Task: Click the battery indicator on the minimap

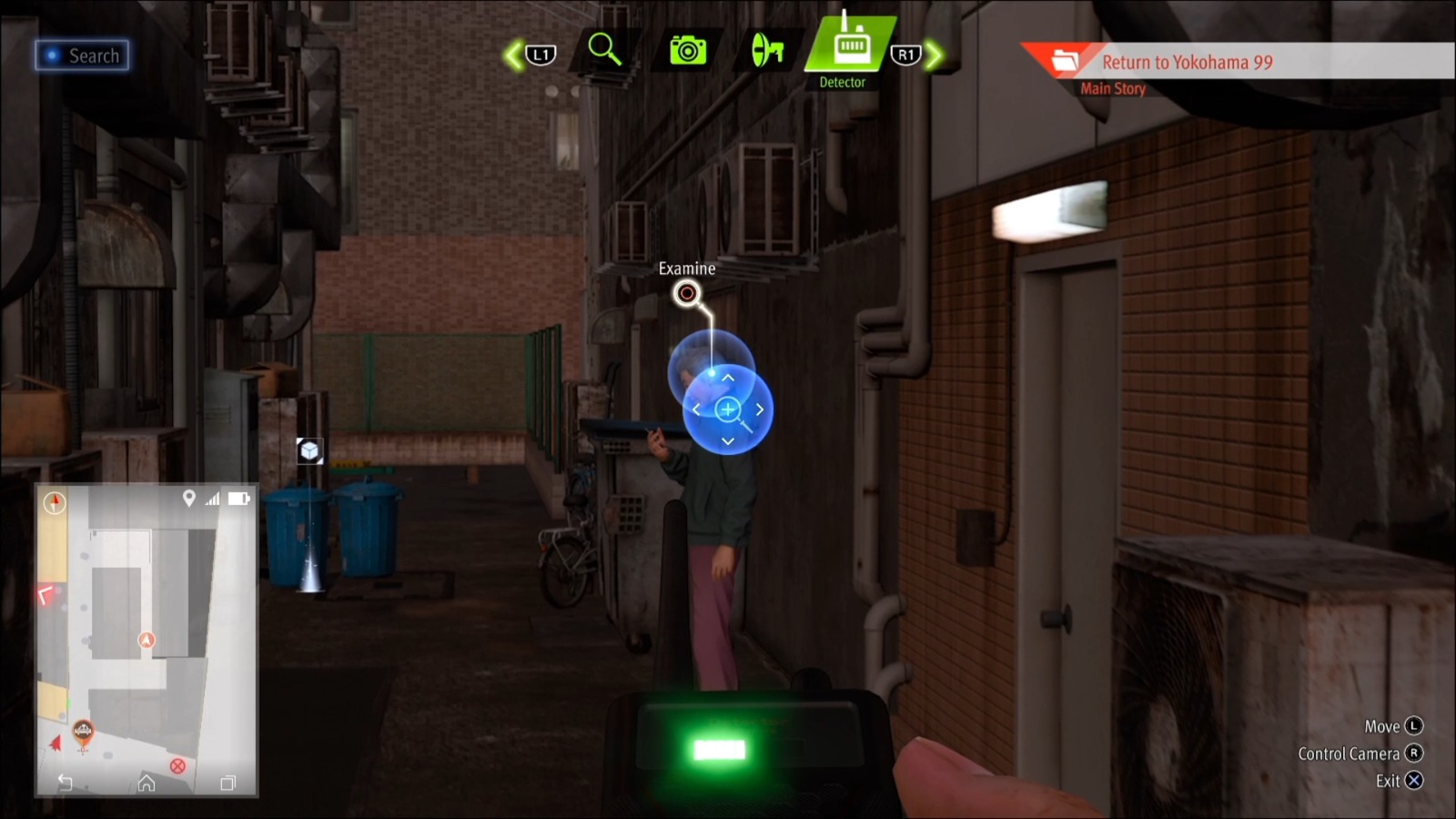Action: point(238,498)
